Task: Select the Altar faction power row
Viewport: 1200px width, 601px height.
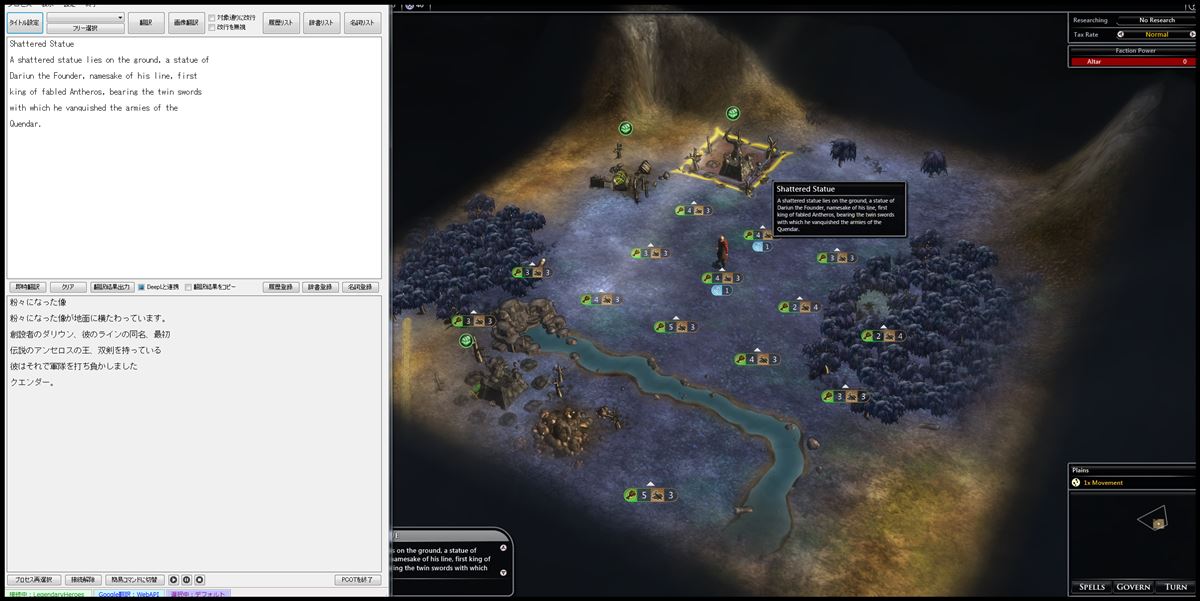Action: coord(1133,62)
